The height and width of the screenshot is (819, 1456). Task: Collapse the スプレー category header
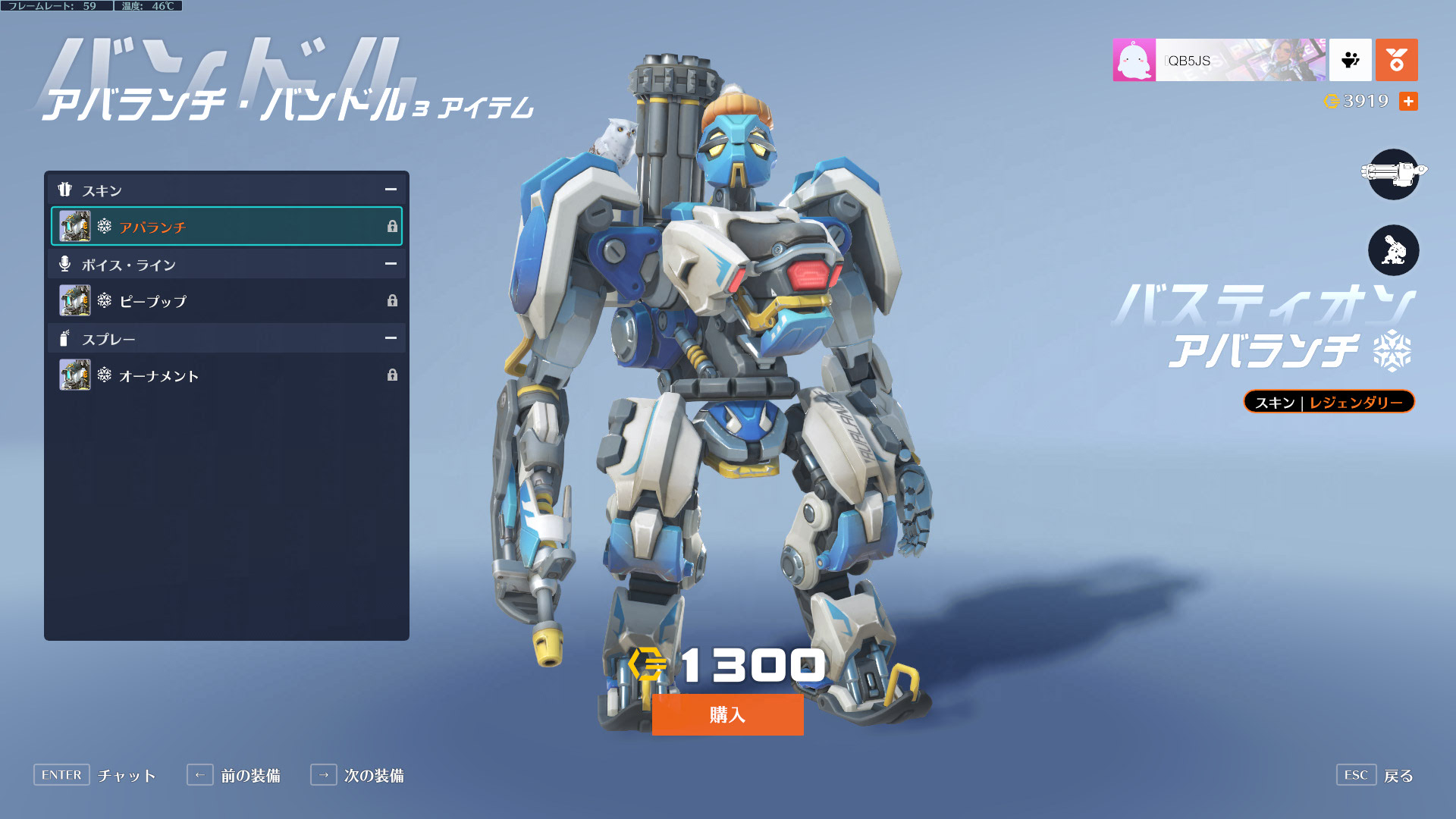[391, 338]
